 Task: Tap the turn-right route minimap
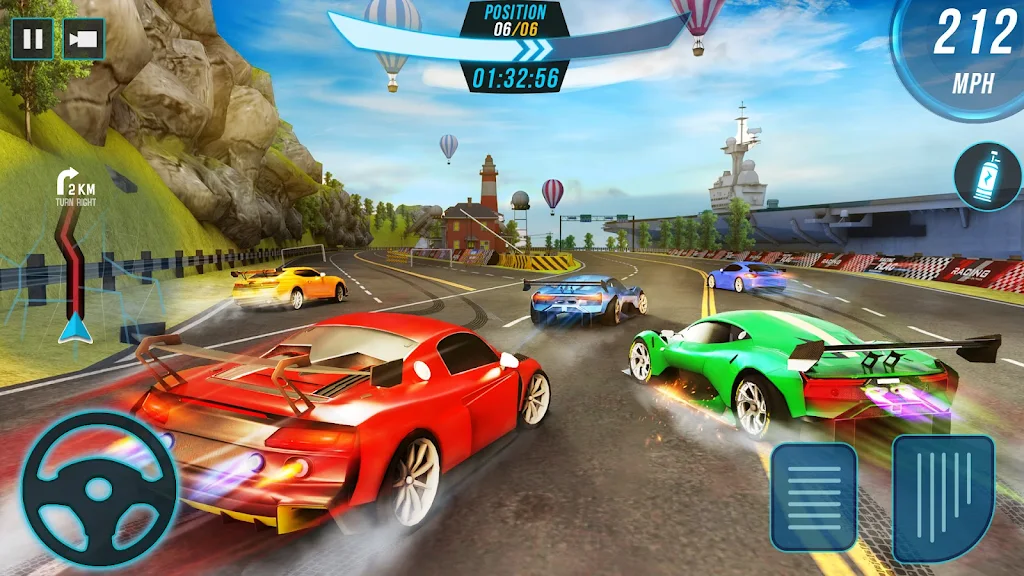[73, 262]
